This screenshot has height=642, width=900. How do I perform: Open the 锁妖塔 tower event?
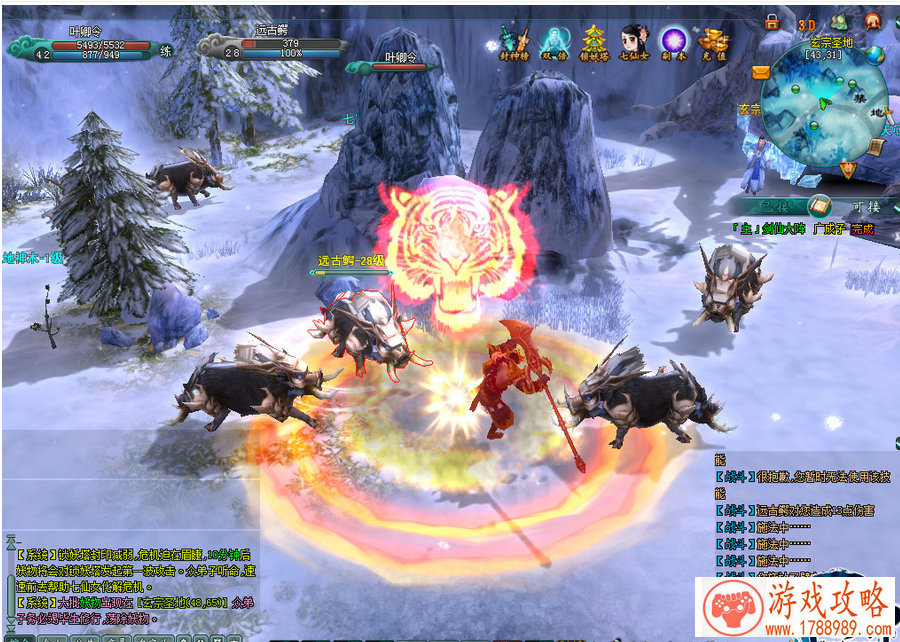(x=594, y=44)
